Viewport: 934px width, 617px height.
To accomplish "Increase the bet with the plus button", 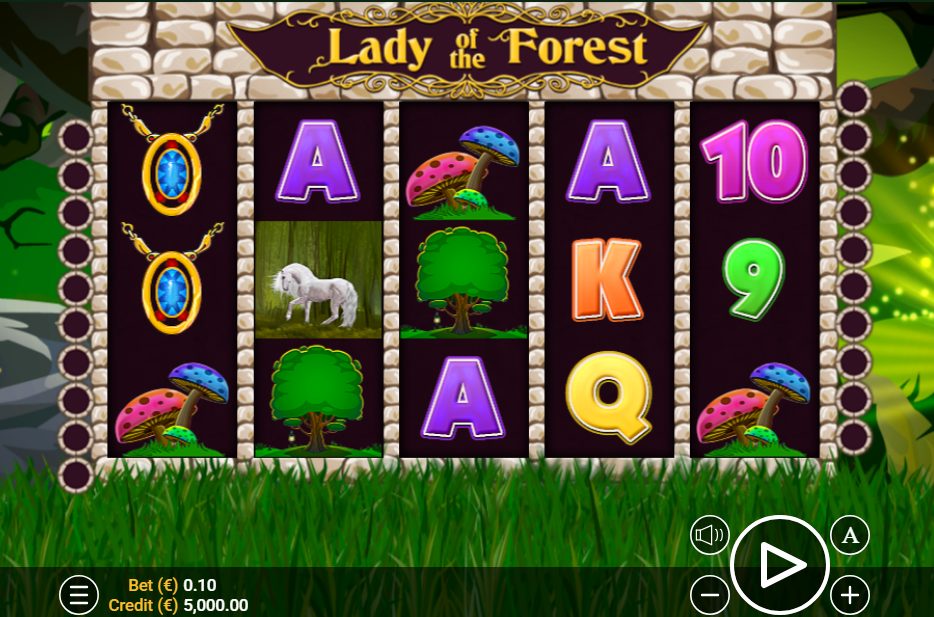I will pos(850,596).
